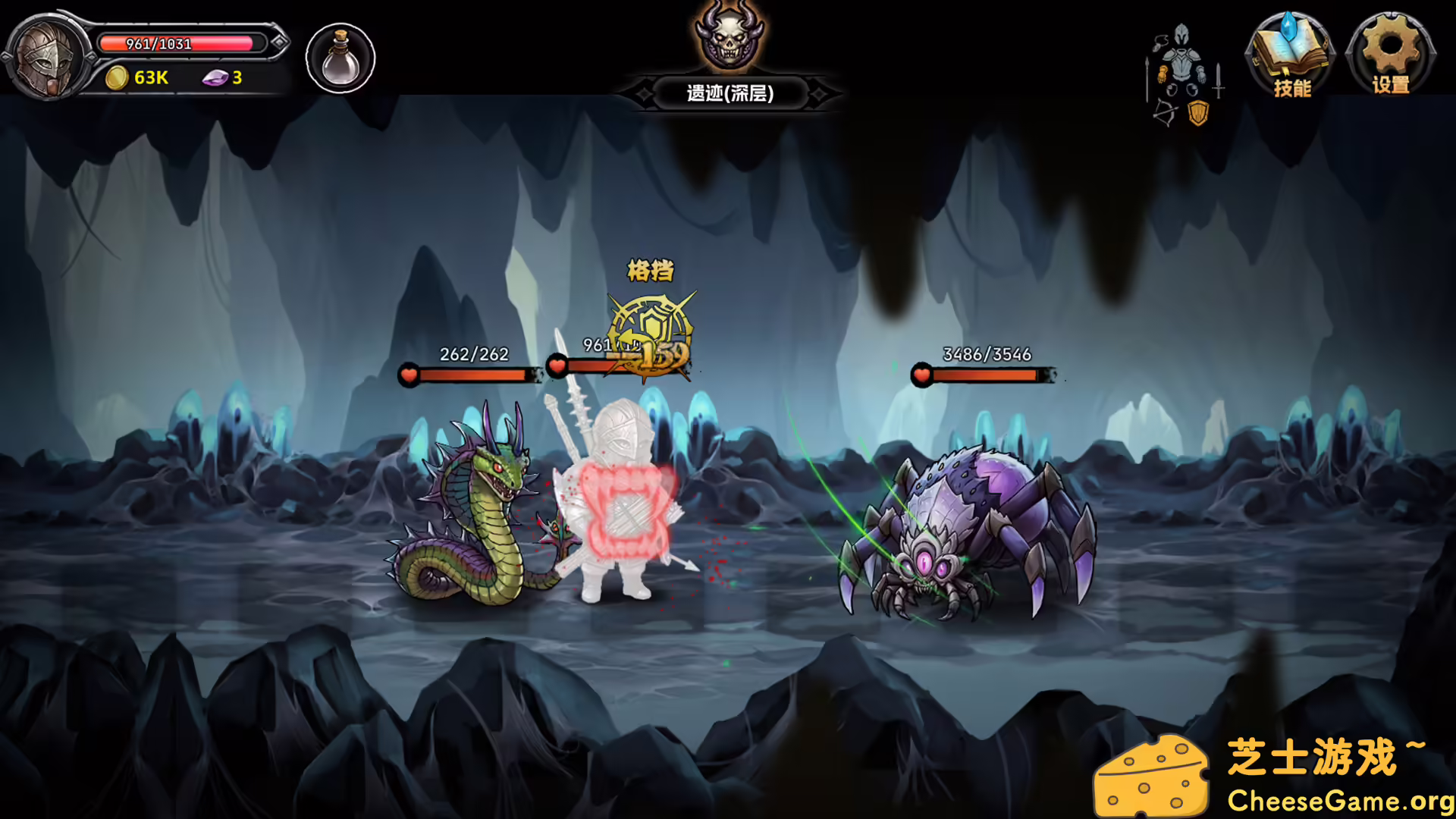Use the potion bottle icon
This screenshot has width=1456, height=819.
point(339,59)
